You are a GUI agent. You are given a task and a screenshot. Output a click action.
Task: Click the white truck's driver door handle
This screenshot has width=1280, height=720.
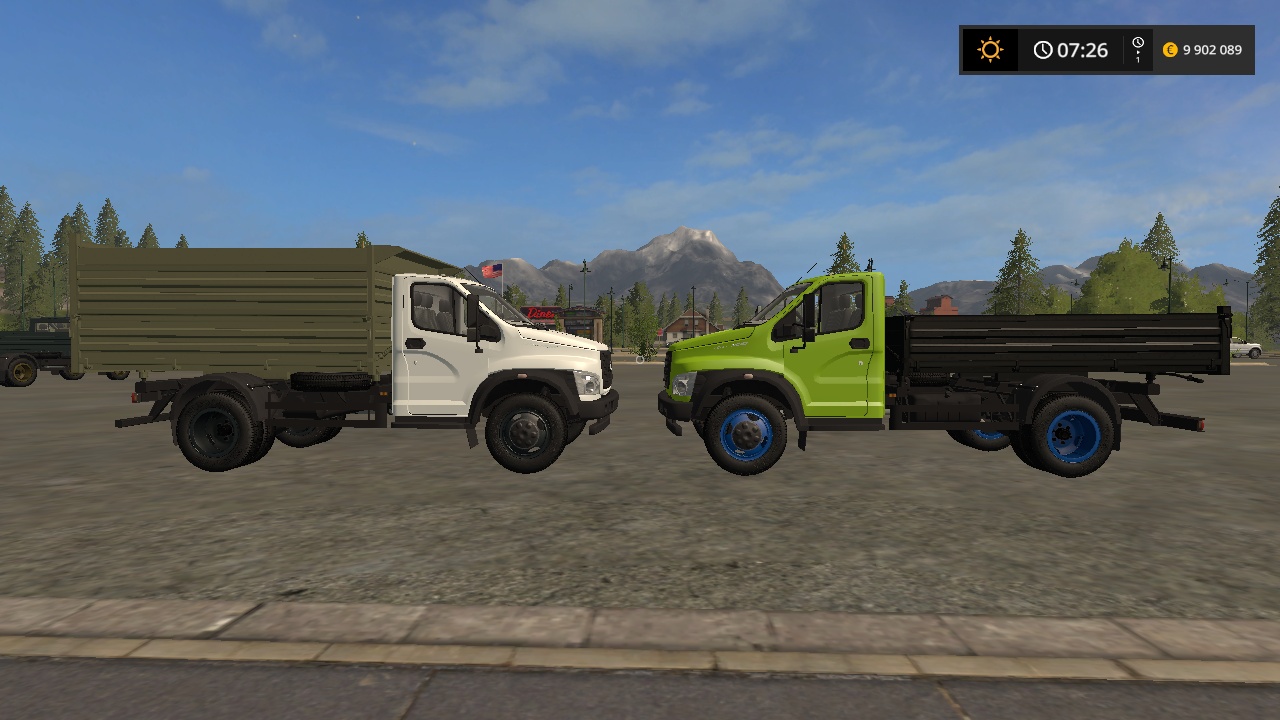(415, 343)
